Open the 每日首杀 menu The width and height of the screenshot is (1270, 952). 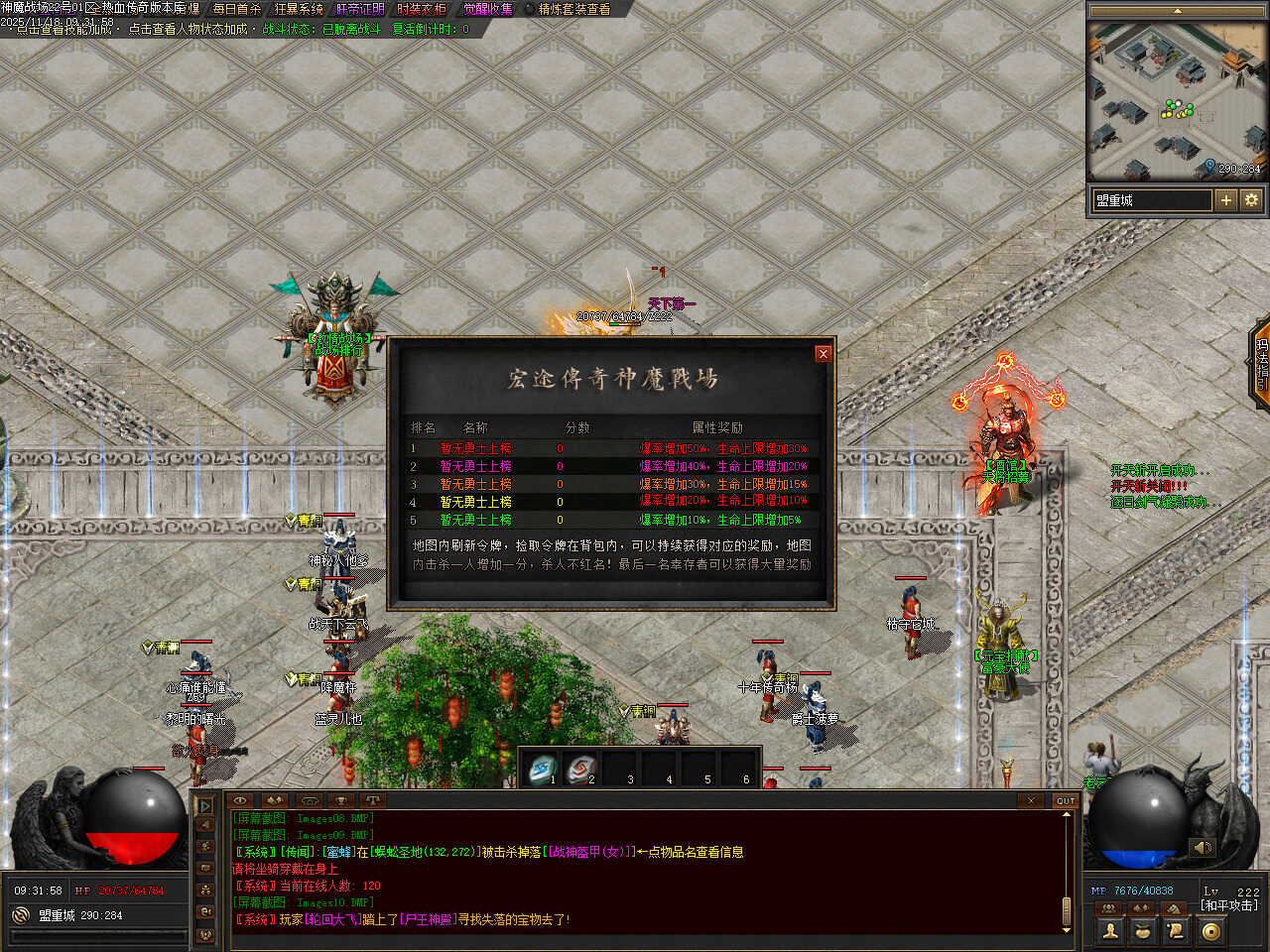pos(236,9)
